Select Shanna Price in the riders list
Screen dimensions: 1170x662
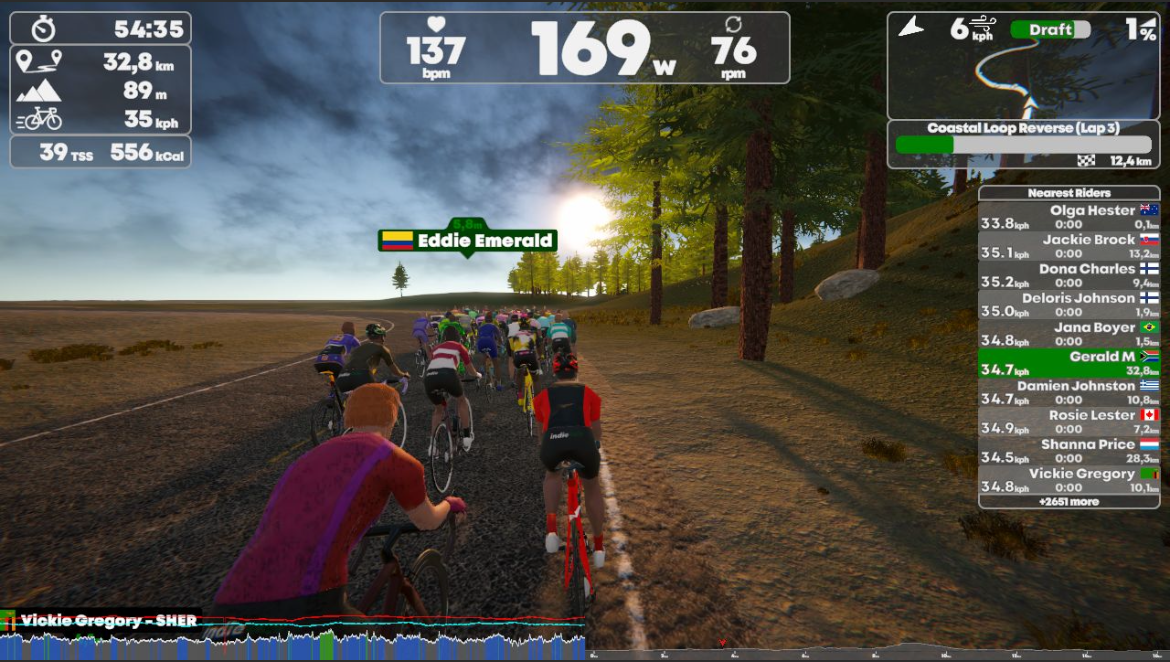point(1068,450)
